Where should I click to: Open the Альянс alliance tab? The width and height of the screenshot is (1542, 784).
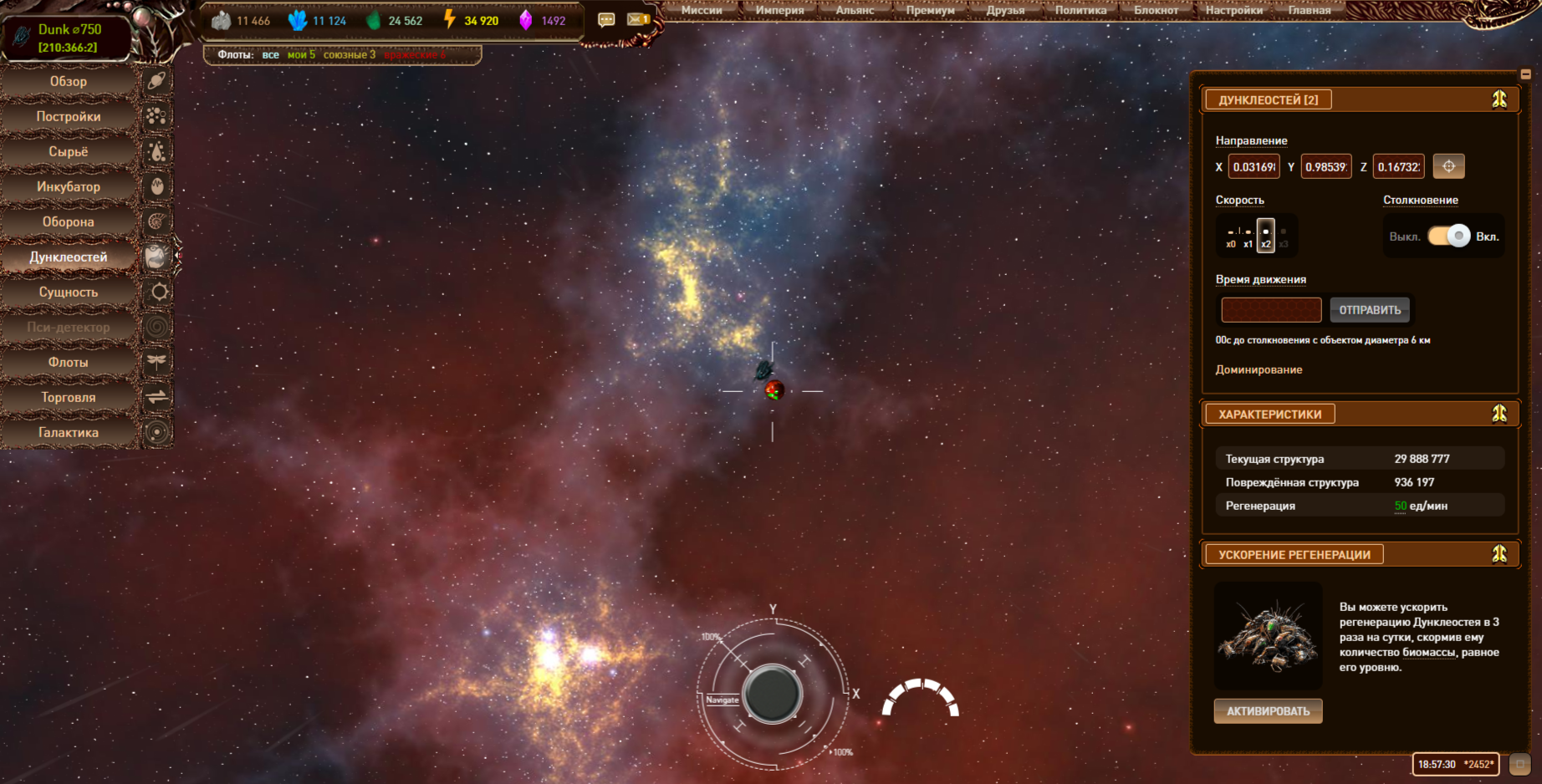pyautogui.click(x=855, y=10)
